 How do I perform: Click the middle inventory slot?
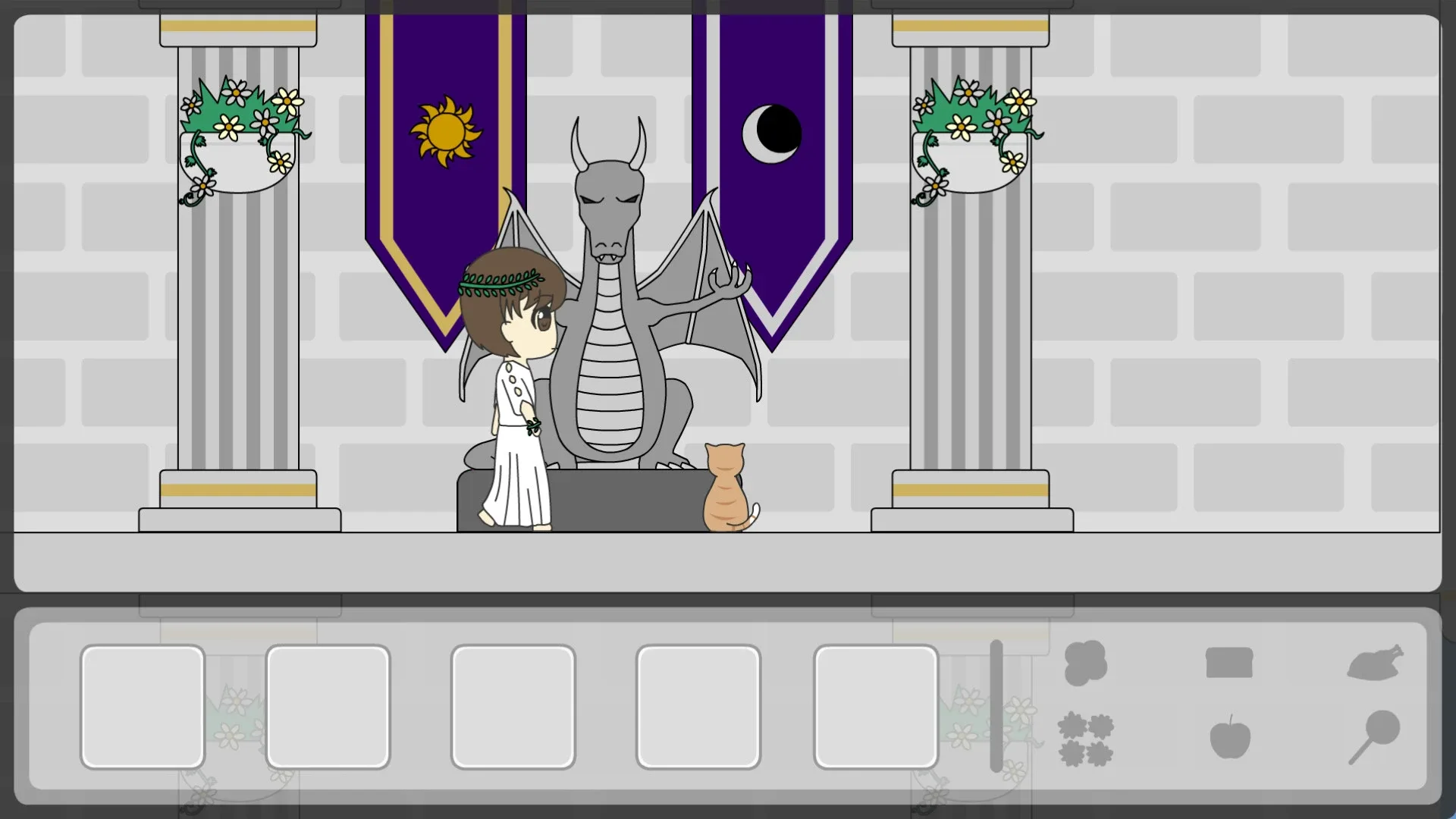(513, 706)
